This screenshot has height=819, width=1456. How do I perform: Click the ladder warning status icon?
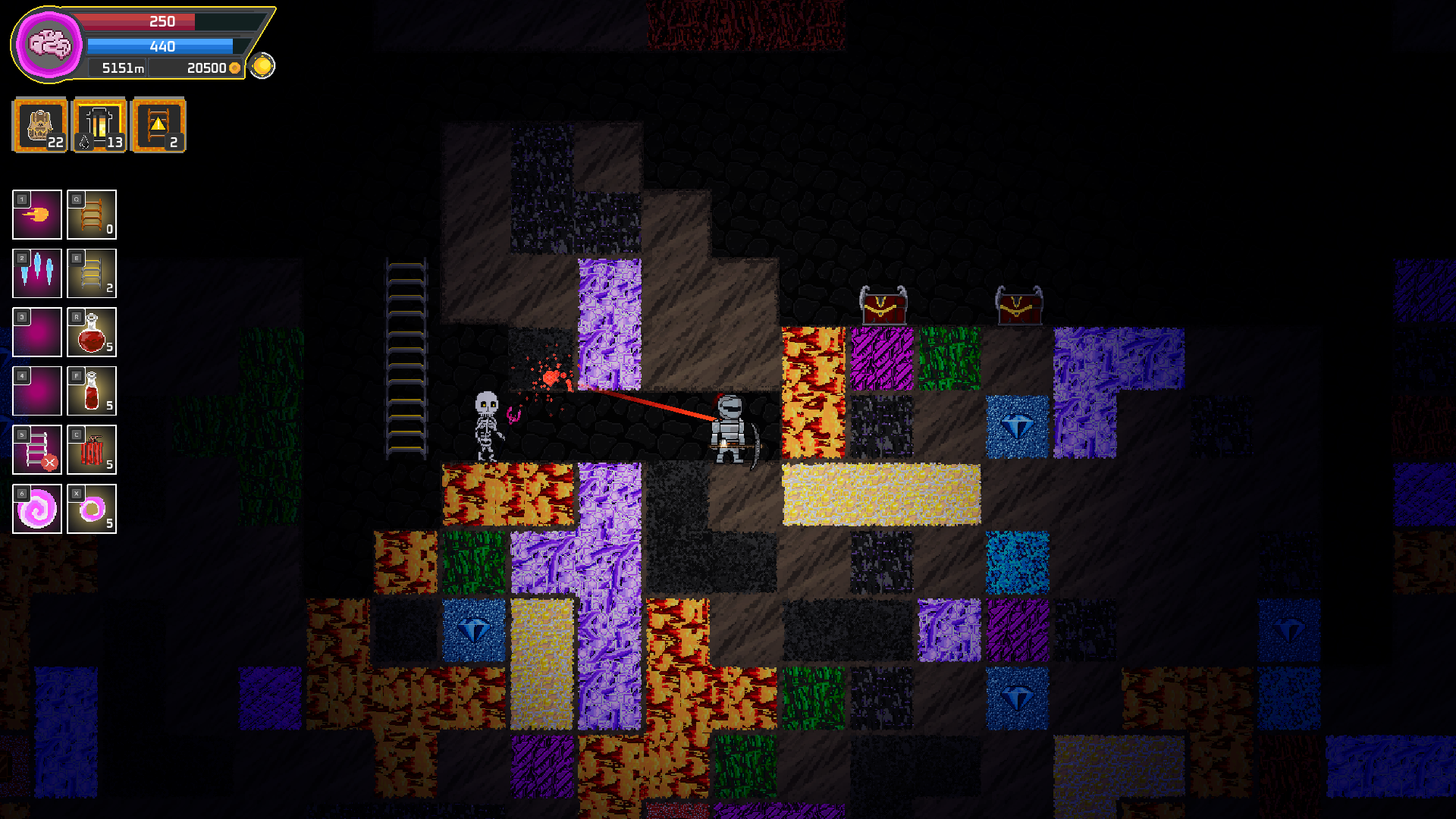coord(158,125)
